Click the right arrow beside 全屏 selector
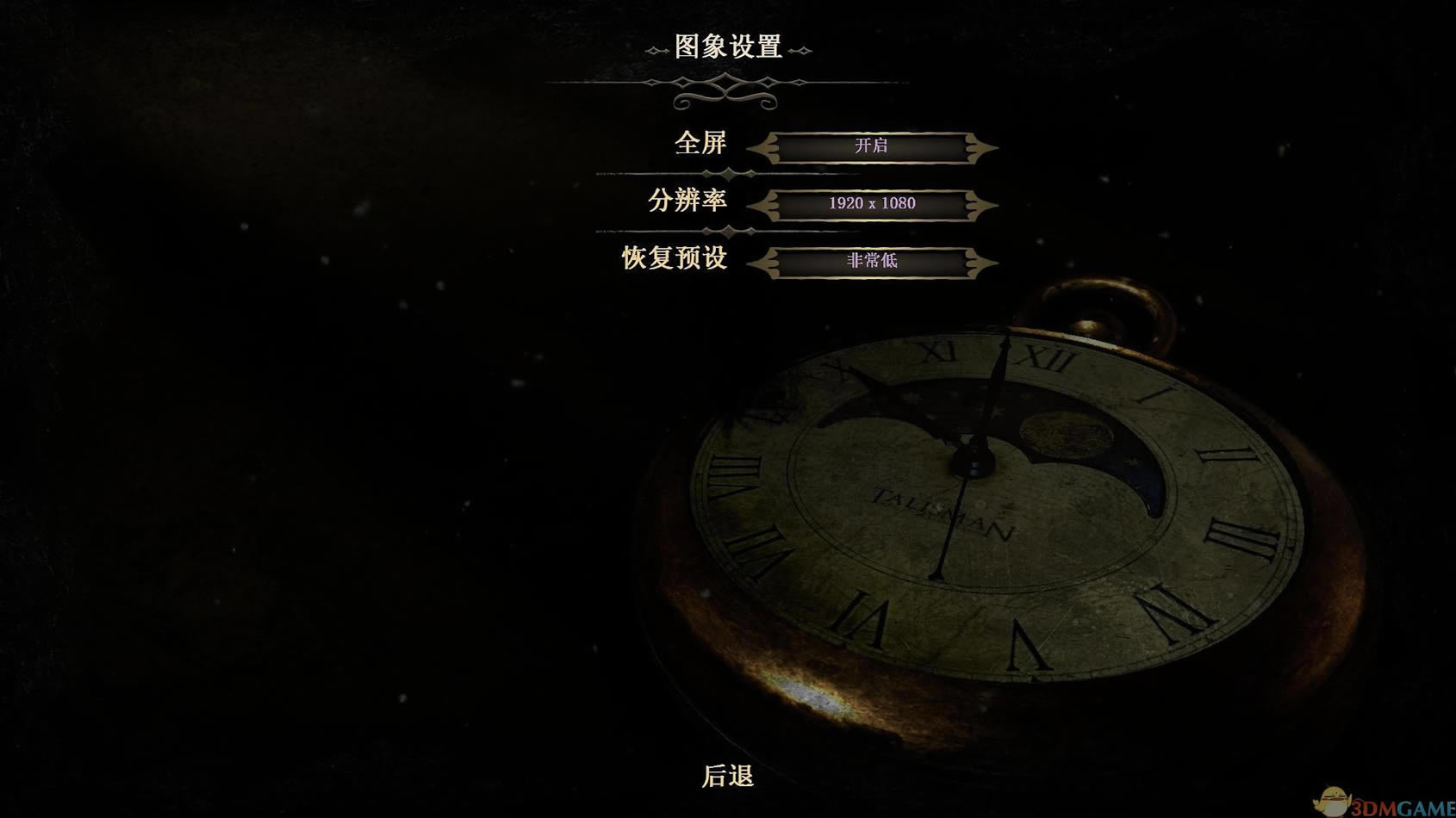Image resolution: width=1456 pixels, height=818 pixels. click(981, 146)
